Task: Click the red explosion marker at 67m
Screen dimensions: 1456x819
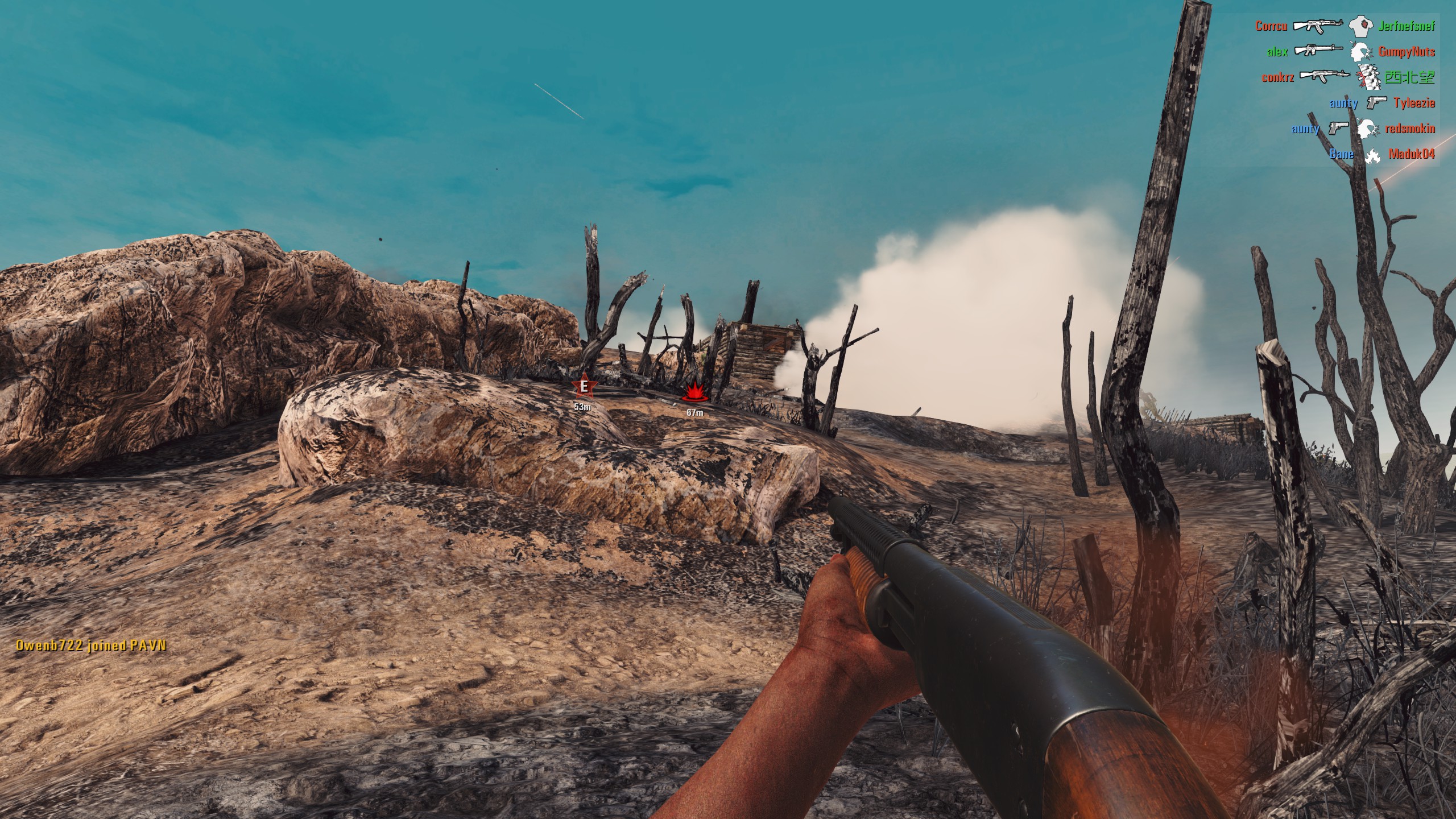Action: coord(694,393)
